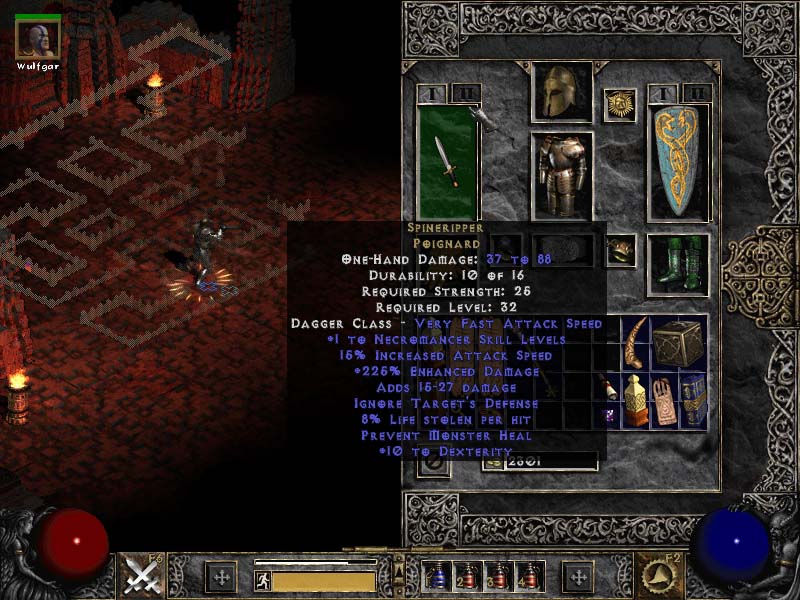Pick up the equipped green boots

coord(679,264)
